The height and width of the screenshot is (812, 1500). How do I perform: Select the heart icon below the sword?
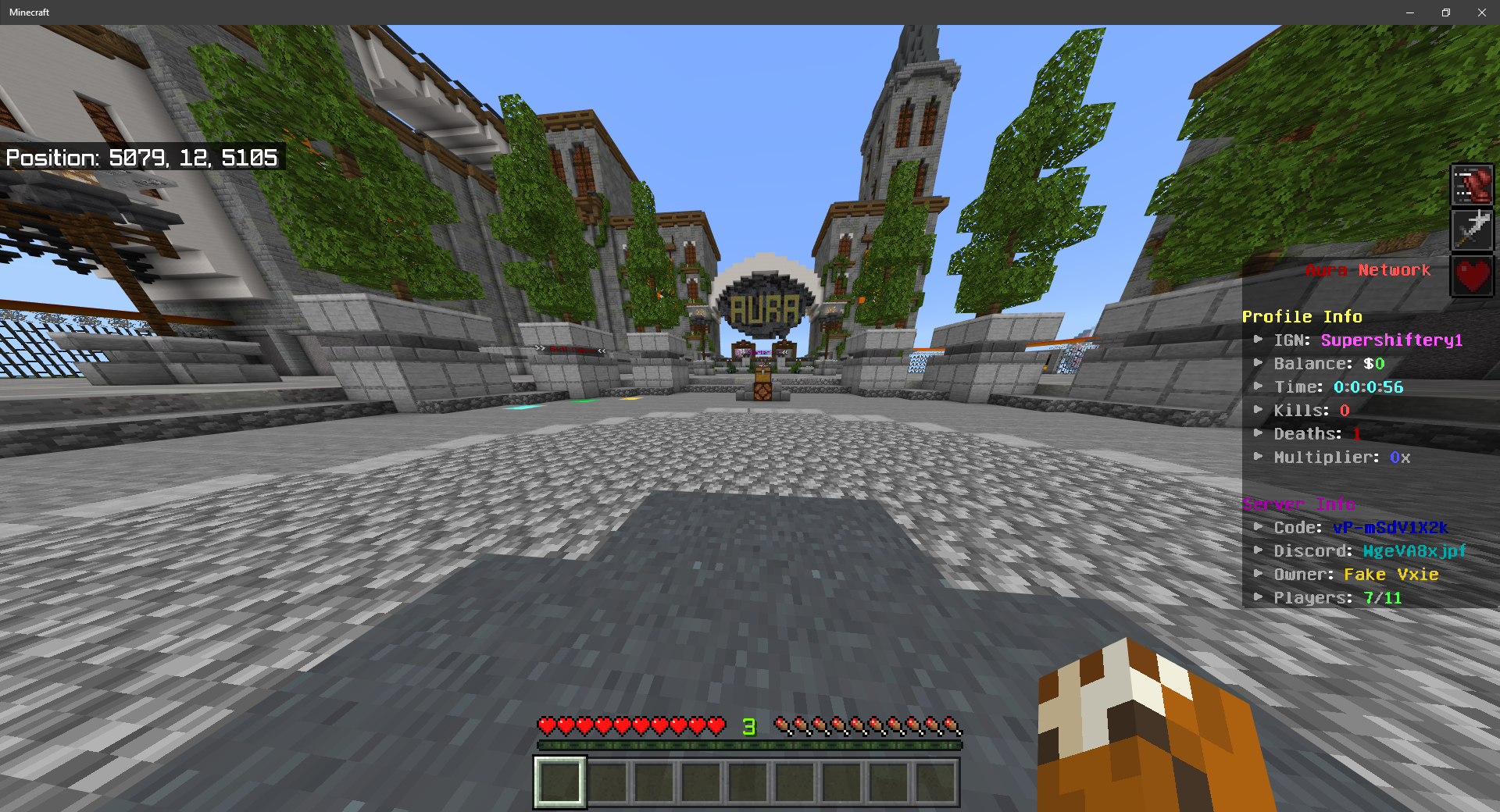[1472, 276]
